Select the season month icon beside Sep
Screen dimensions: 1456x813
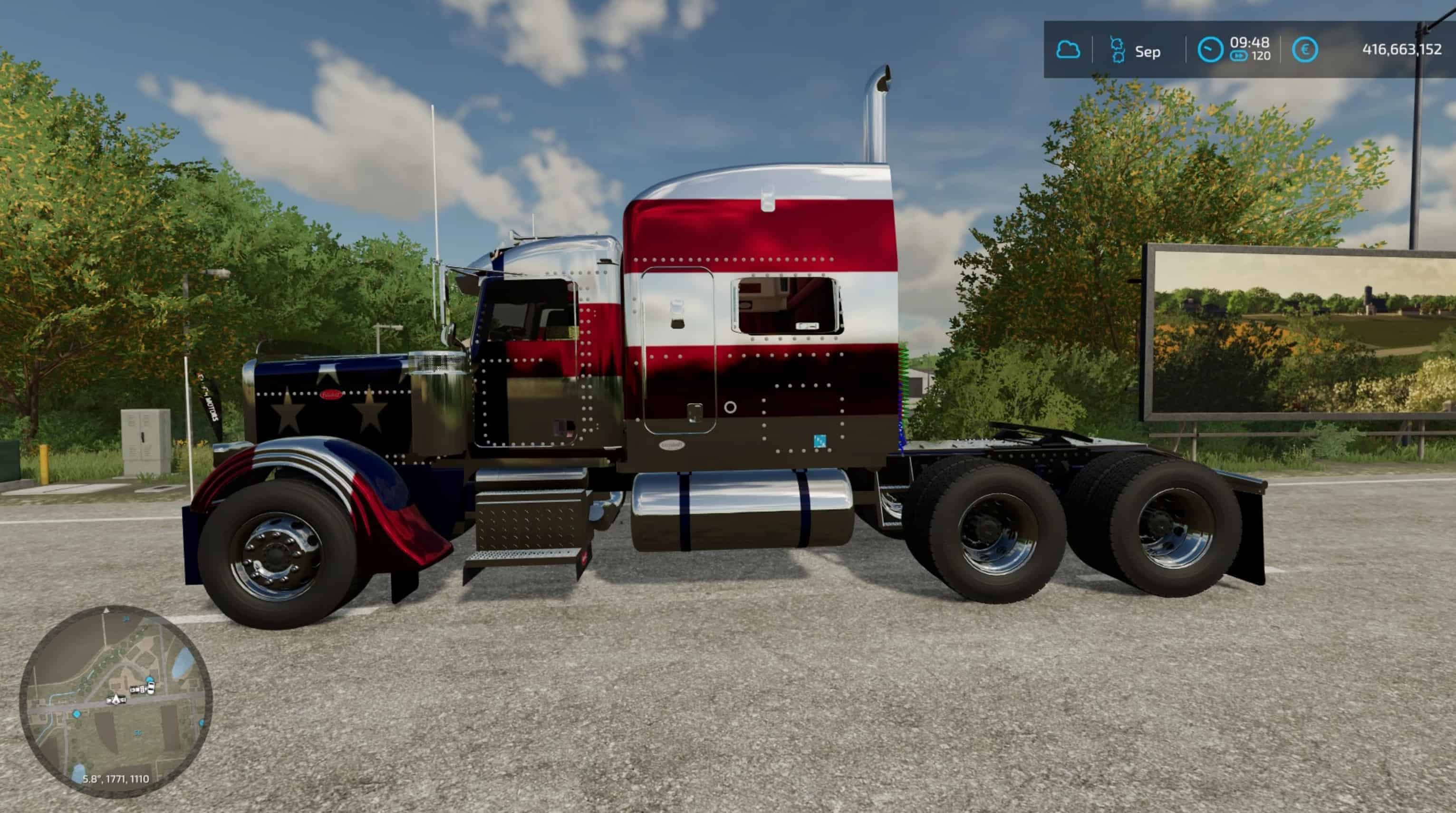tap(1117, 50)
